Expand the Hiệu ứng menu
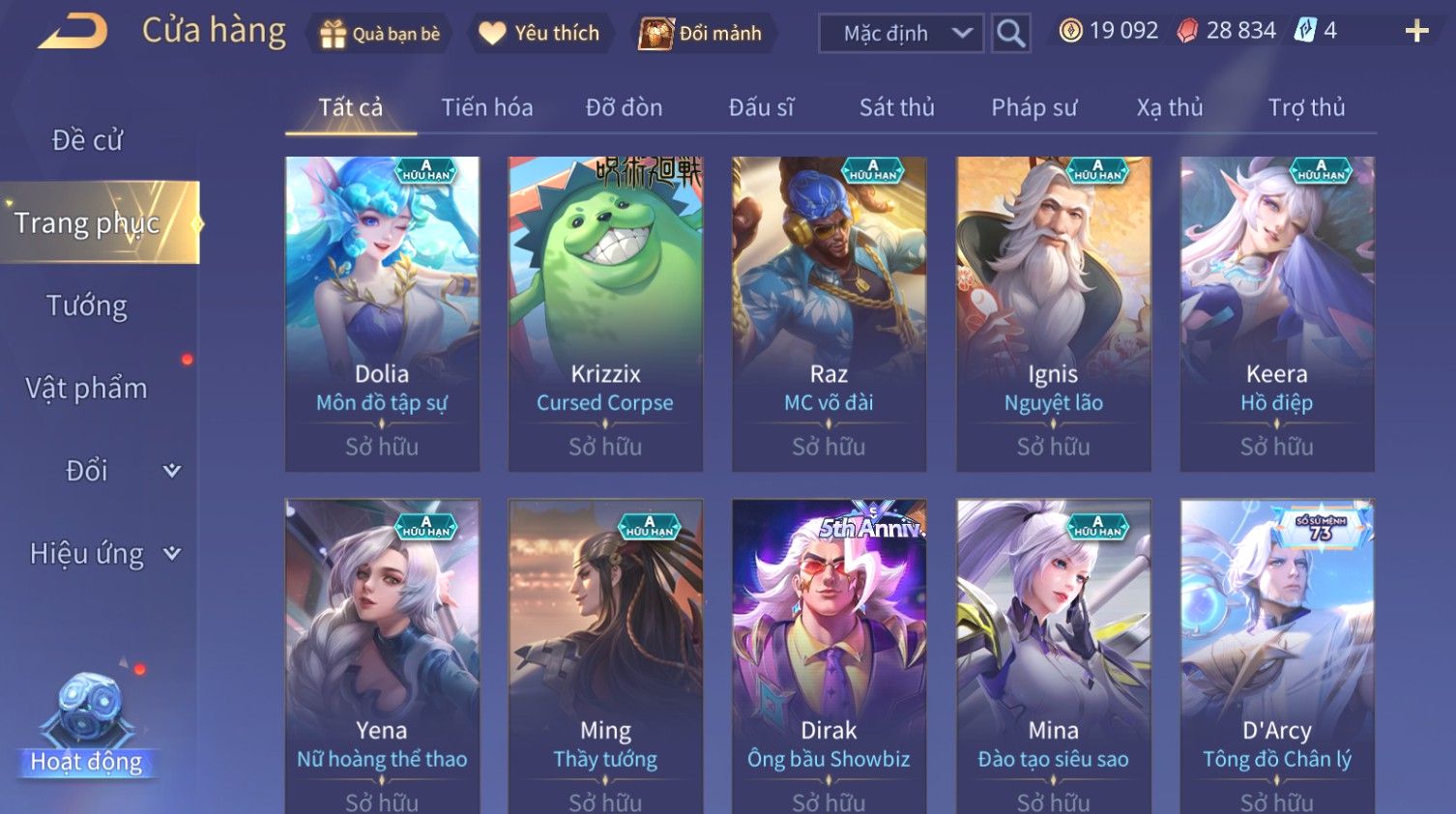 click(103, 554)
